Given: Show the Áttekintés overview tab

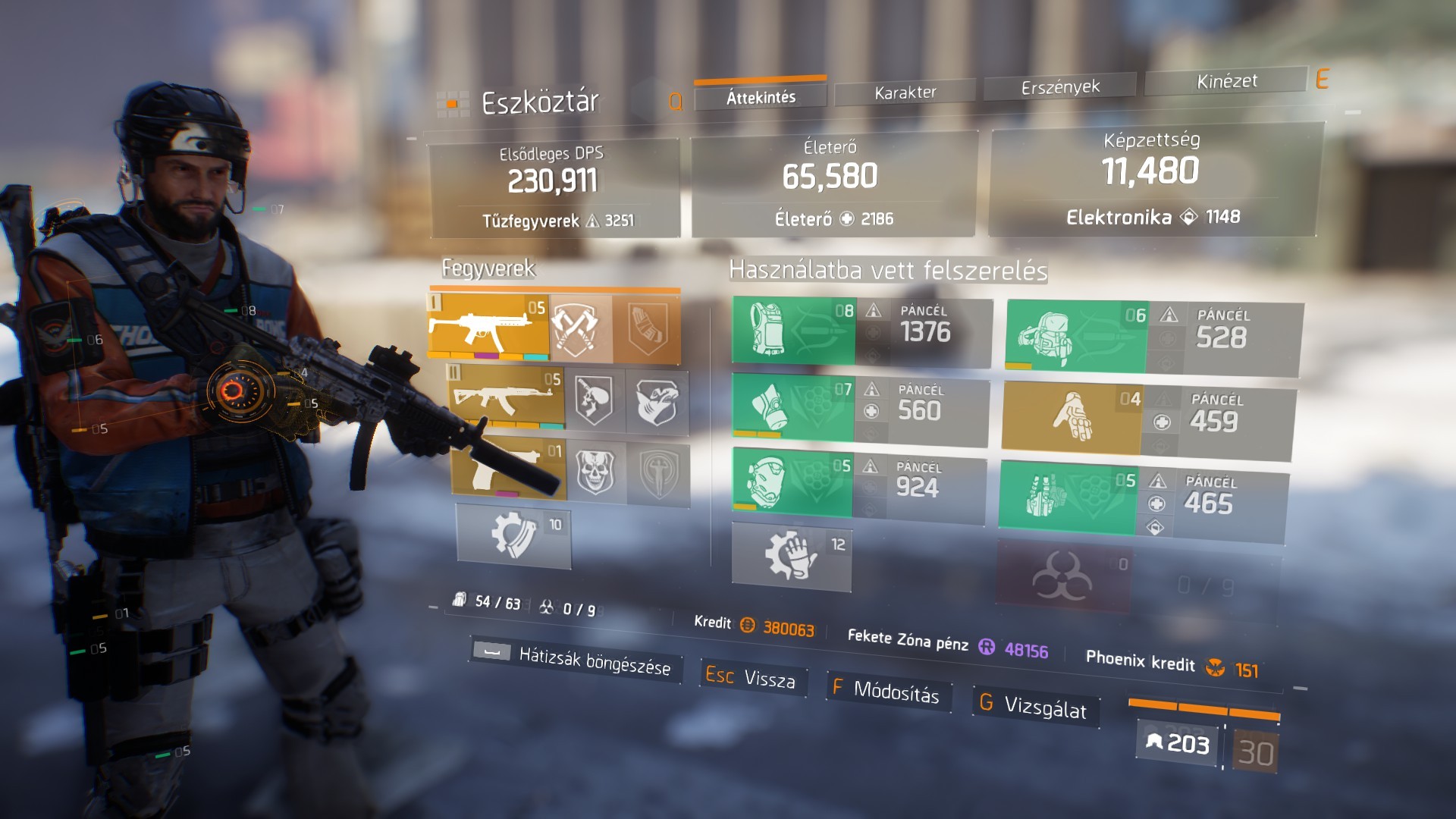Looking at the screenshot, I should coord(761,97).
